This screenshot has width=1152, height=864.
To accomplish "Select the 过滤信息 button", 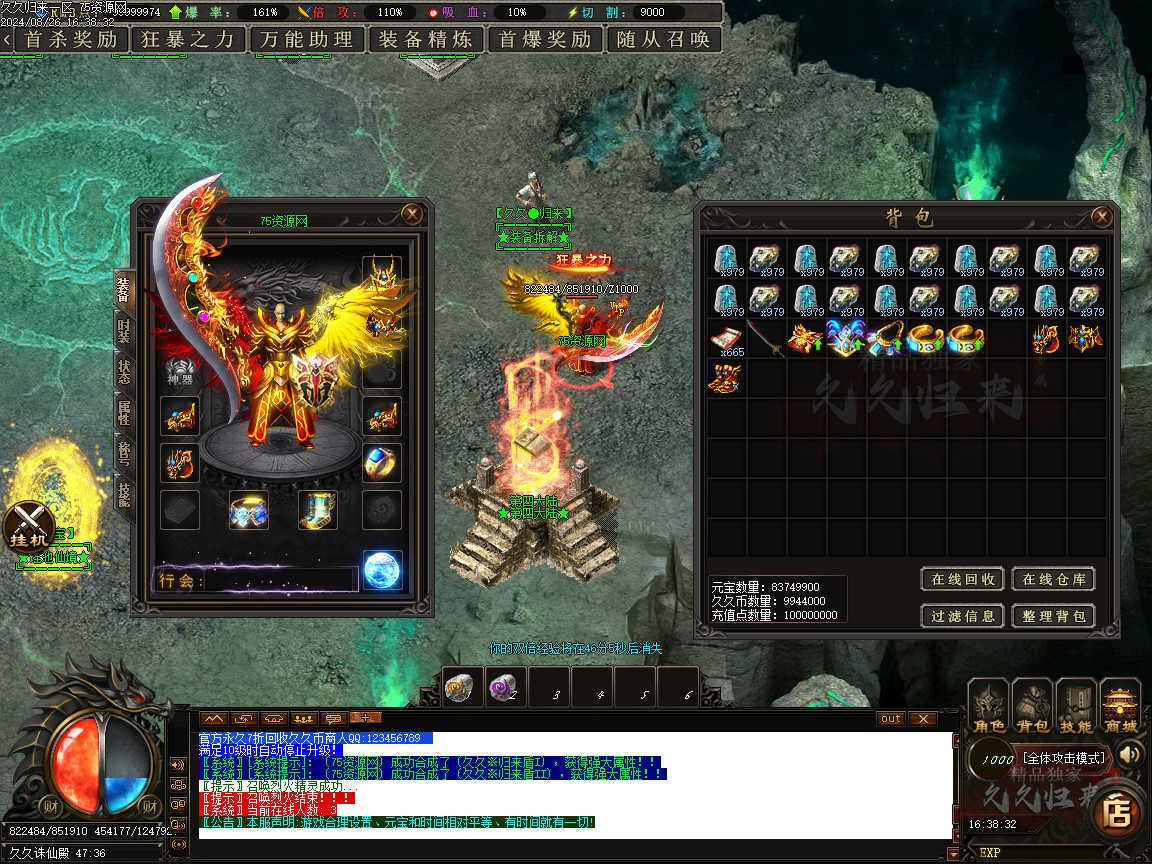I will (x=962, y=616).
